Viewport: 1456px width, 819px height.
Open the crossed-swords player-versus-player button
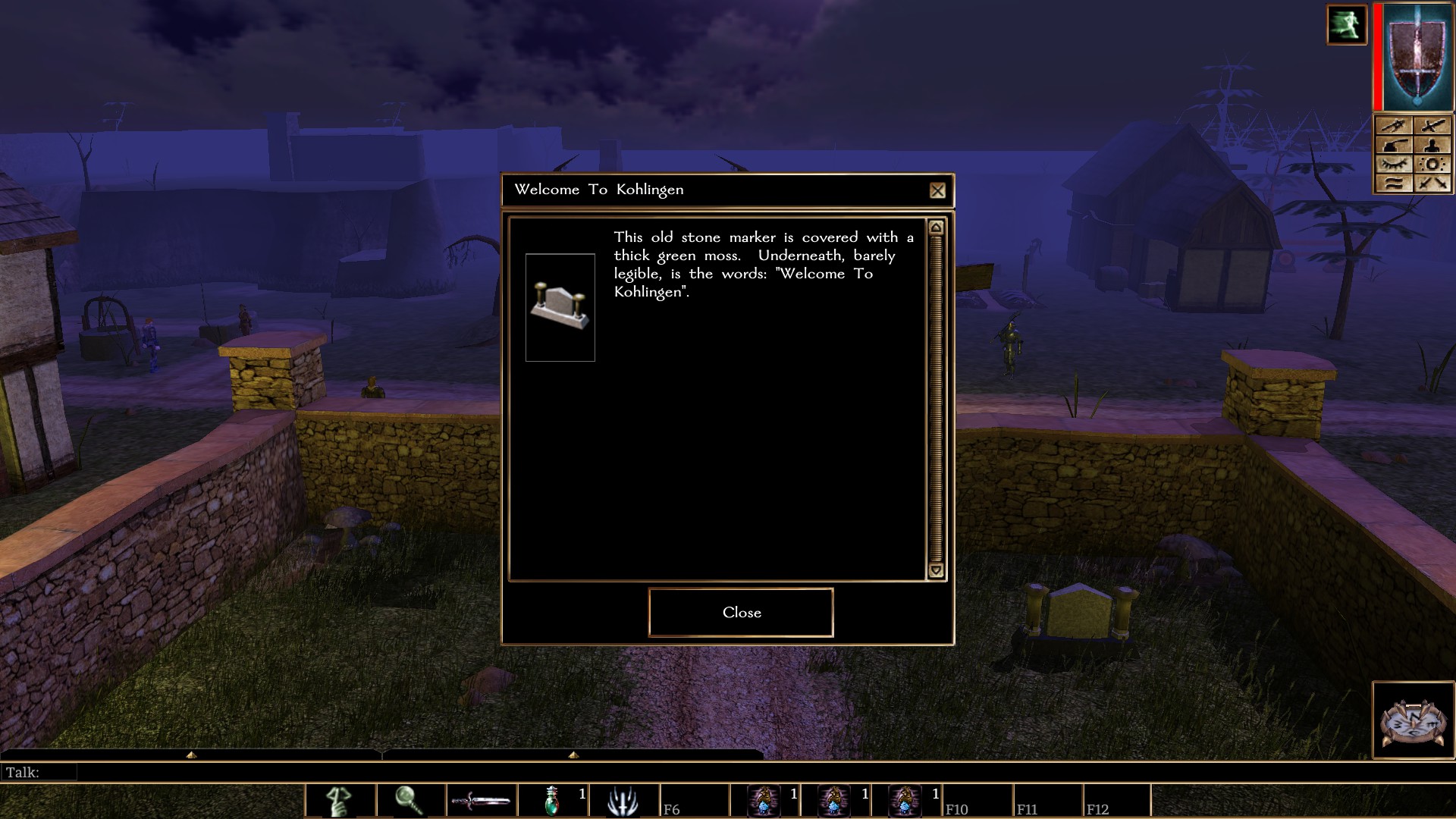coord(1432,184)
